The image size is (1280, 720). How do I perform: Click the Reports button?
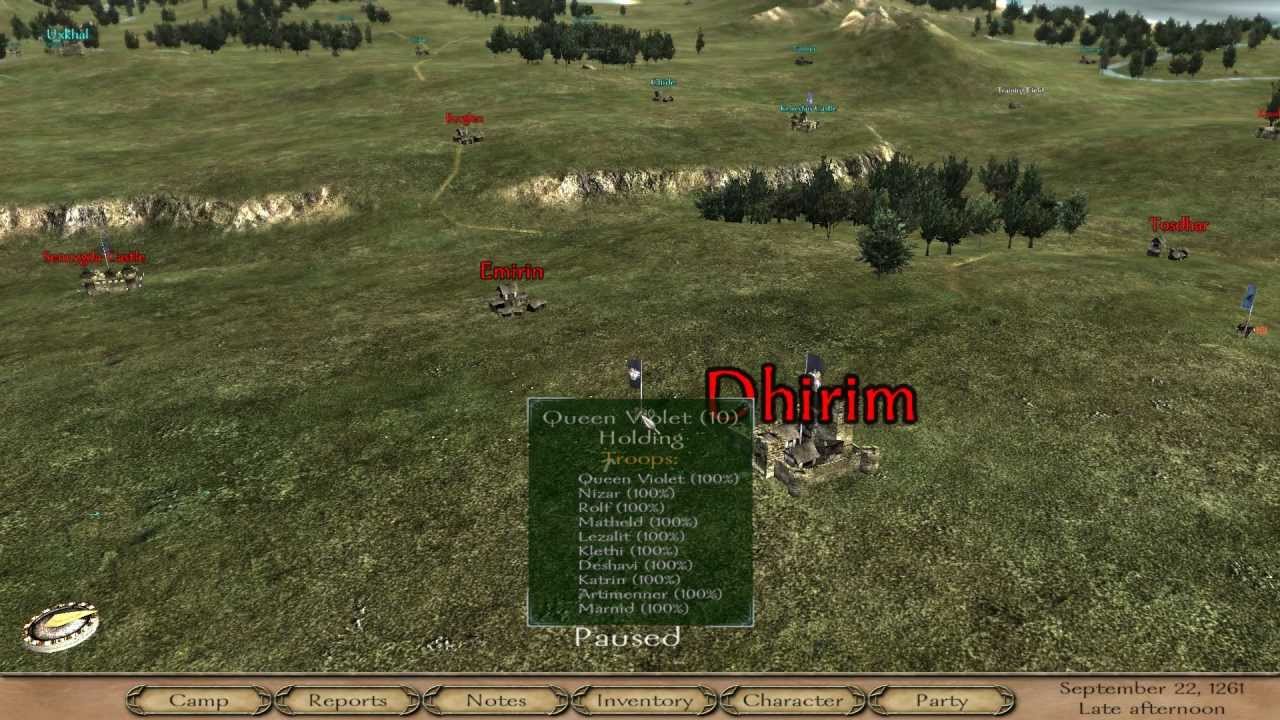[347, 701]
